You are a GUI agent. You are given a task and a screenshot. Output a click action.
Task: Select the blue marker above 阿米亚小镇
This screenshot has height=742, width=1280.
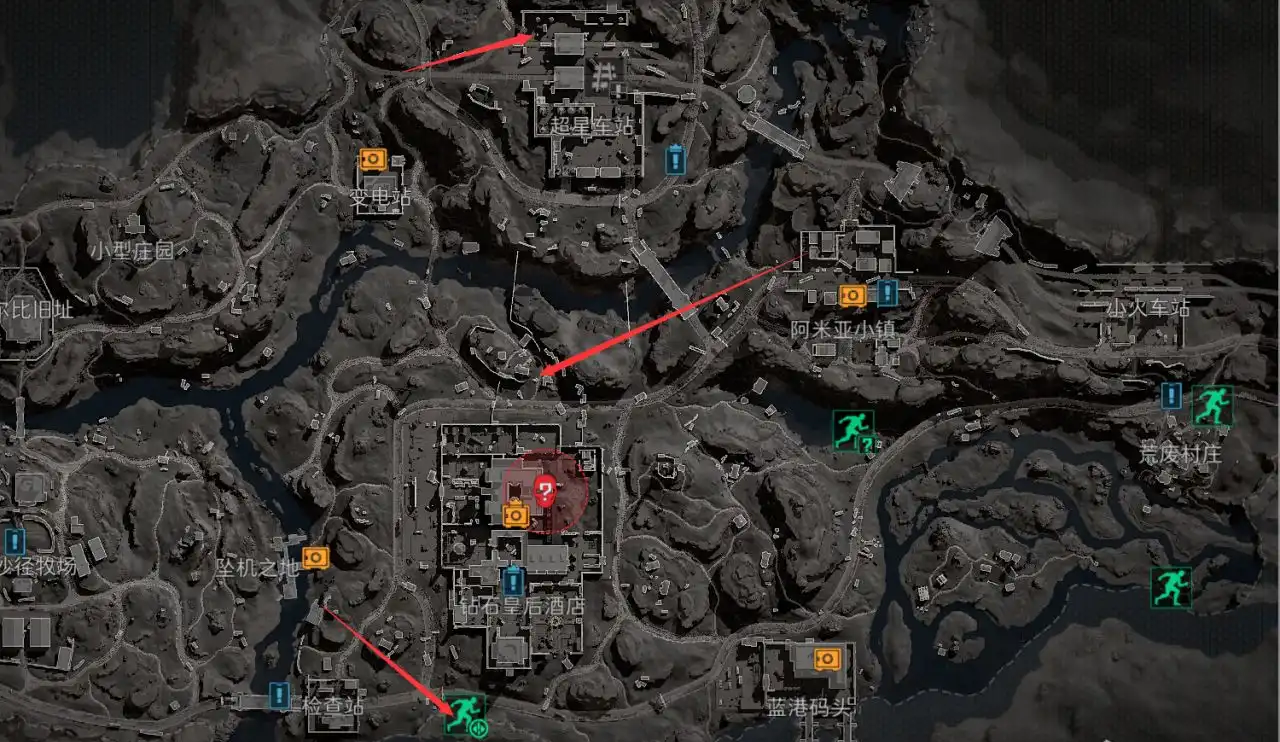click(887, 292)
